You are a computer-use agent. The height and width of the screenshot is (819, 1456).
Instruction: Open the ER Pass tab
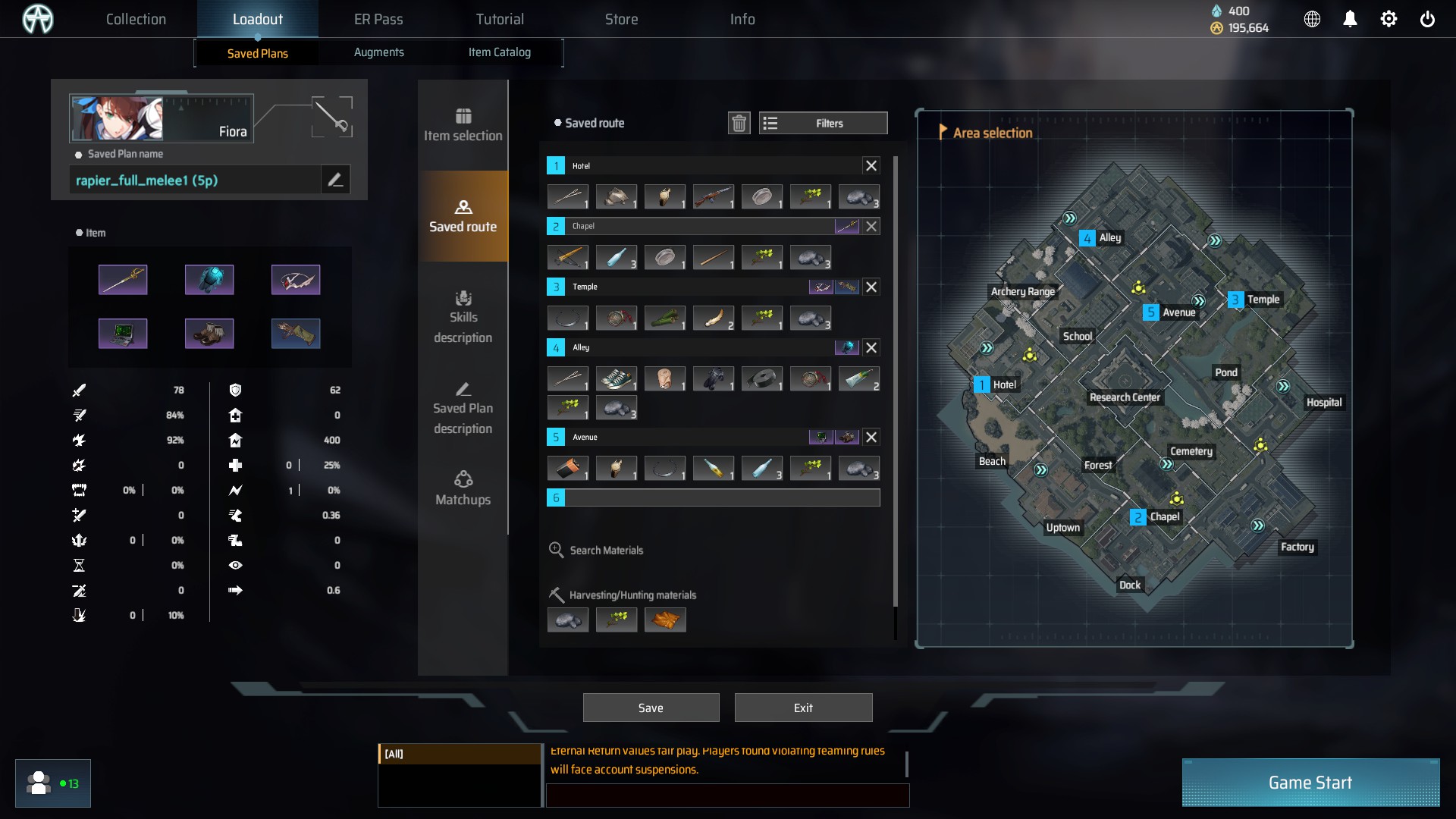378,19
